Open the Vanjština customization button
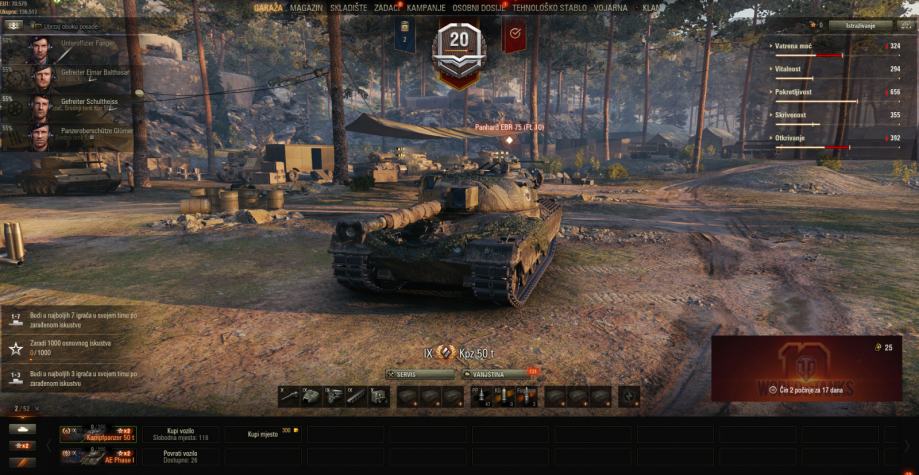 click(x=495, y=375)
